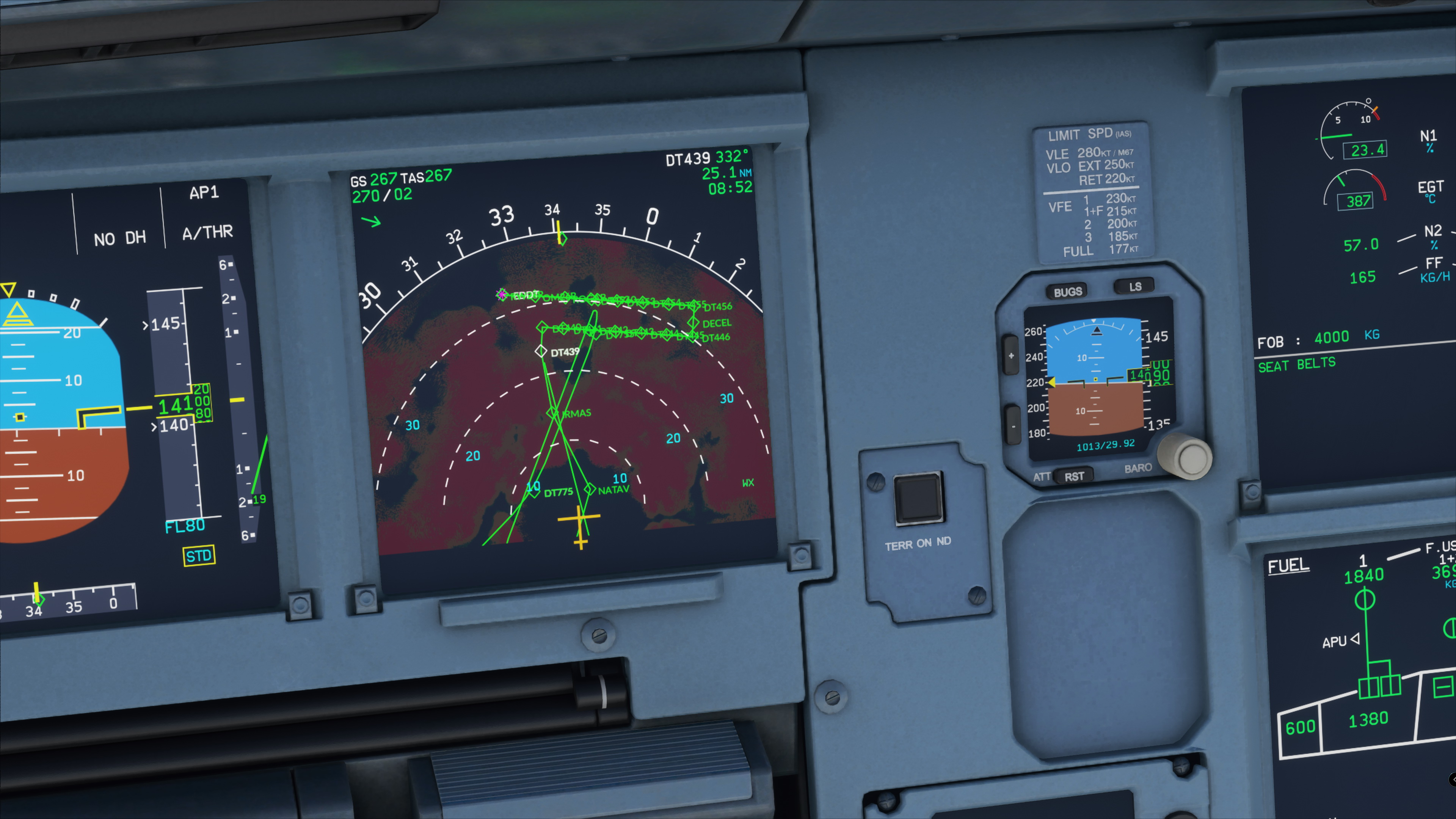Click the DT439 waypoint diamond
Viewport: 1456px width, 819px height.
point(541,351)
